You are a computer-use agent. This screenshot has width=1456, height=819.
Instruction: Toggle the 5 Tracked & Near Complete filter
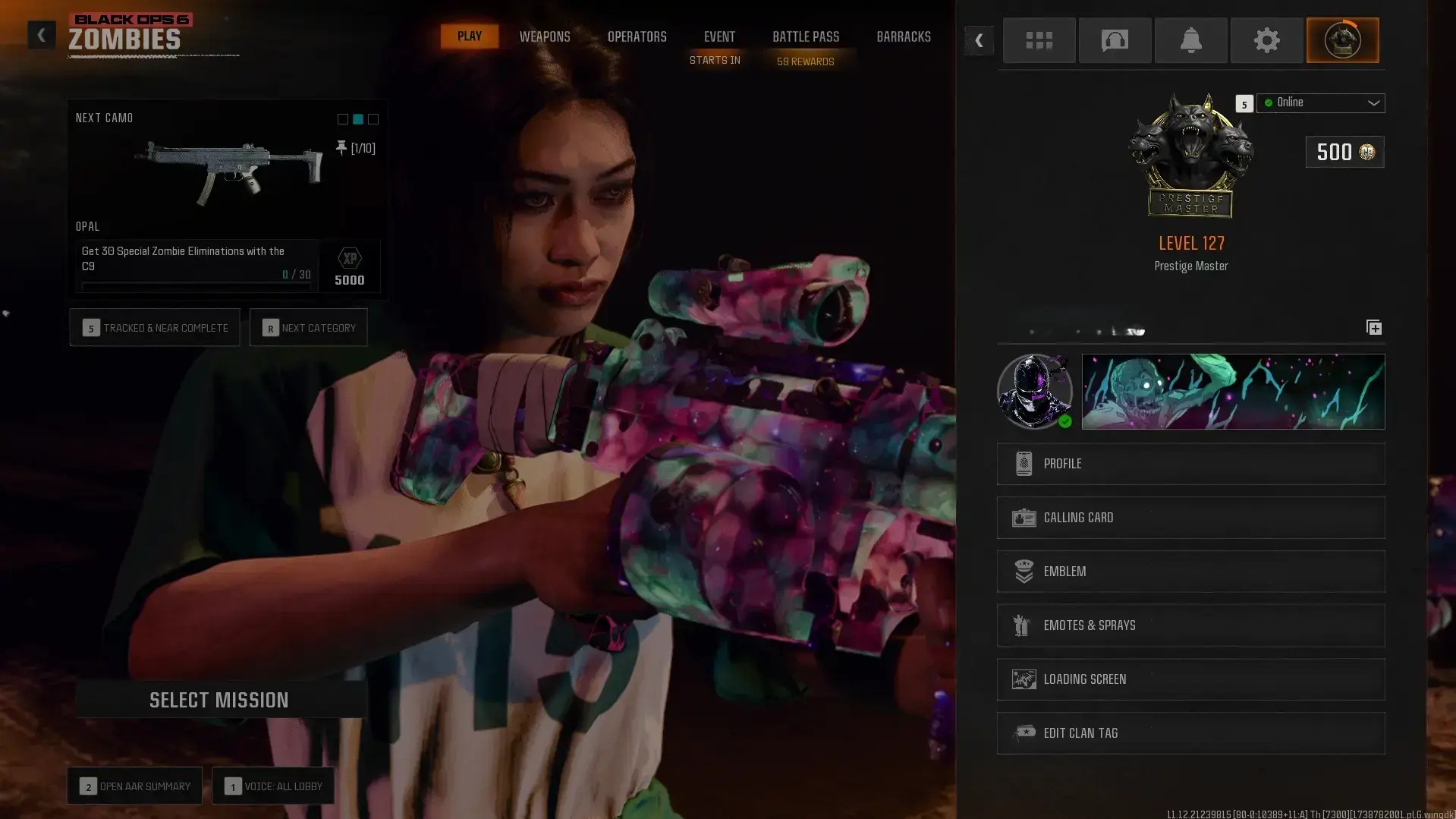coord(155,327)
